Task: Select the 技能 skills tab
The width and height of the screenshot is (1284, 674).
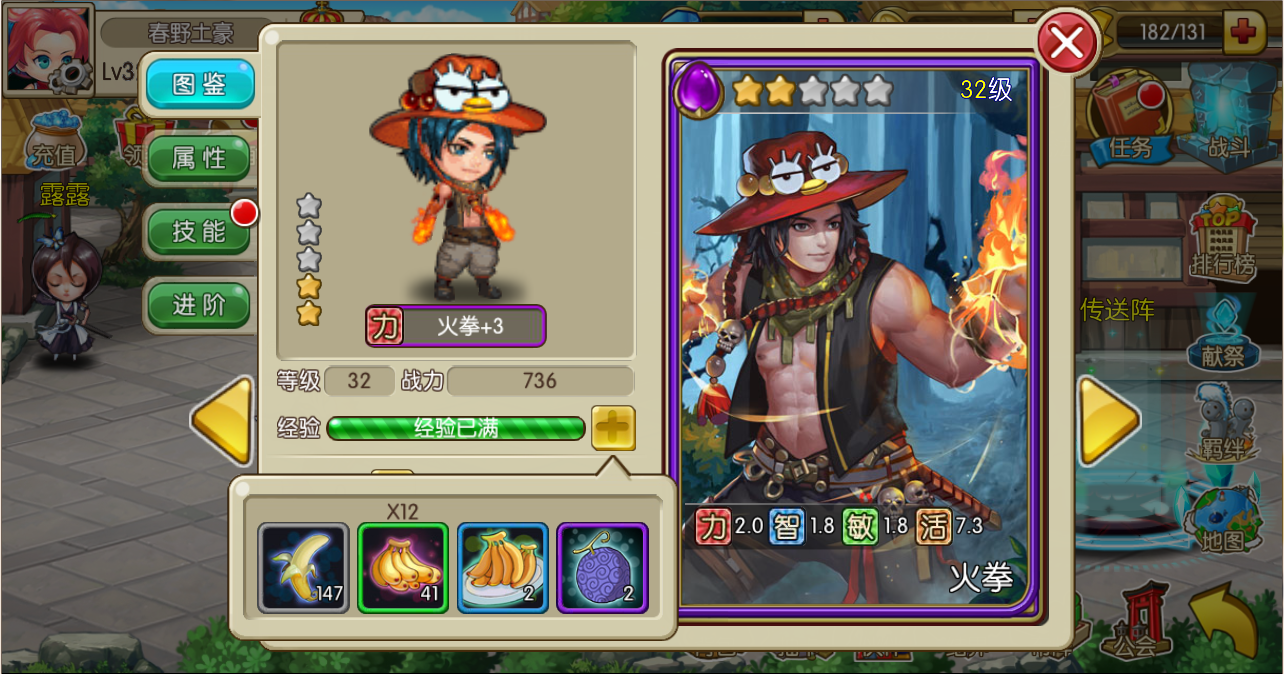Action: [x=198, y=231]
